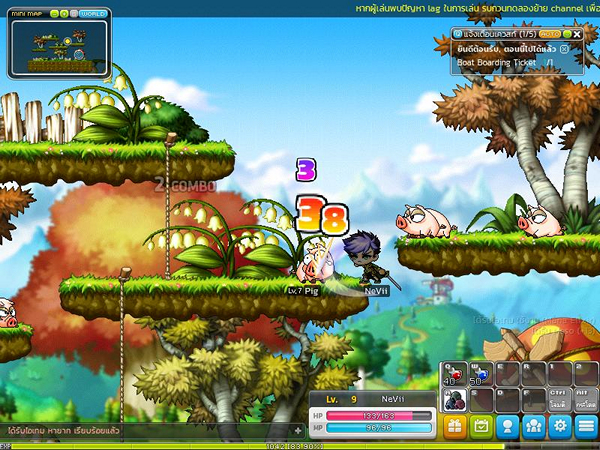Image resolution: width=600 pixels, height=450 pixels.
Task: Expand the chat window with plus button
Action: coord(297,430)
